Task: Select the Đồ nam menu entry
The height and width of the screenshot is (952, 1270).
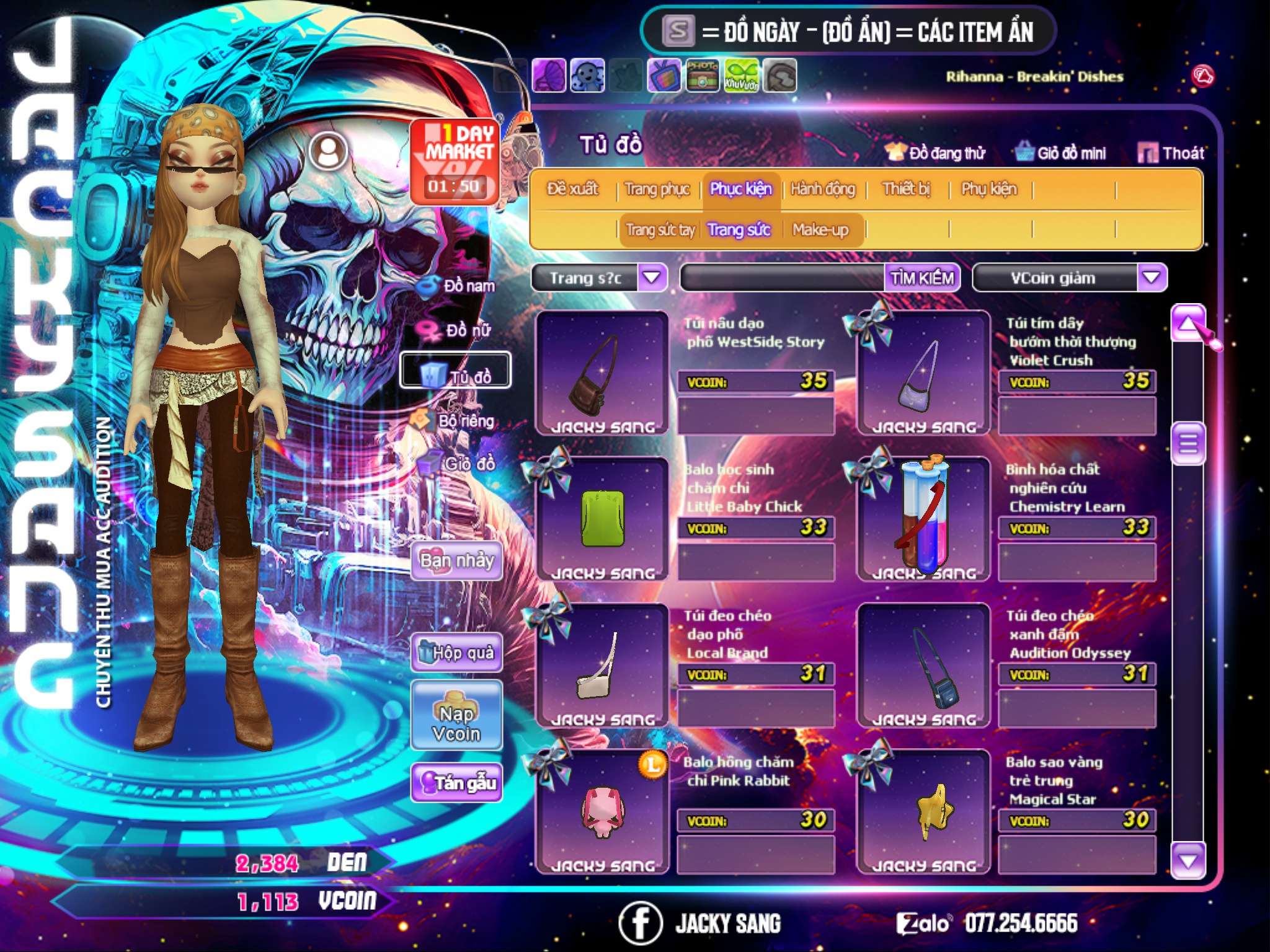Action: tap(458, 286)
